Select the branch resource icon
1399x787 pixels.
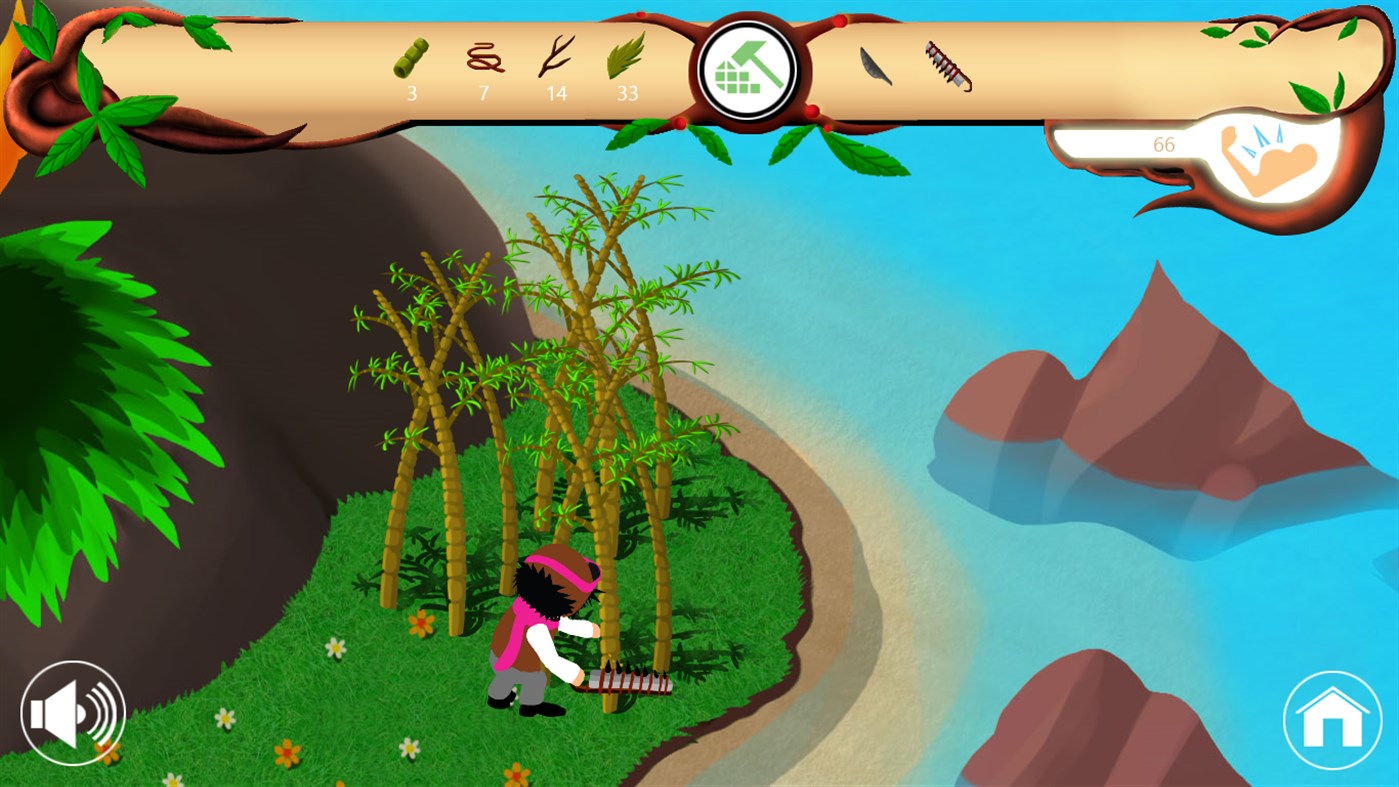click(556, 58)
